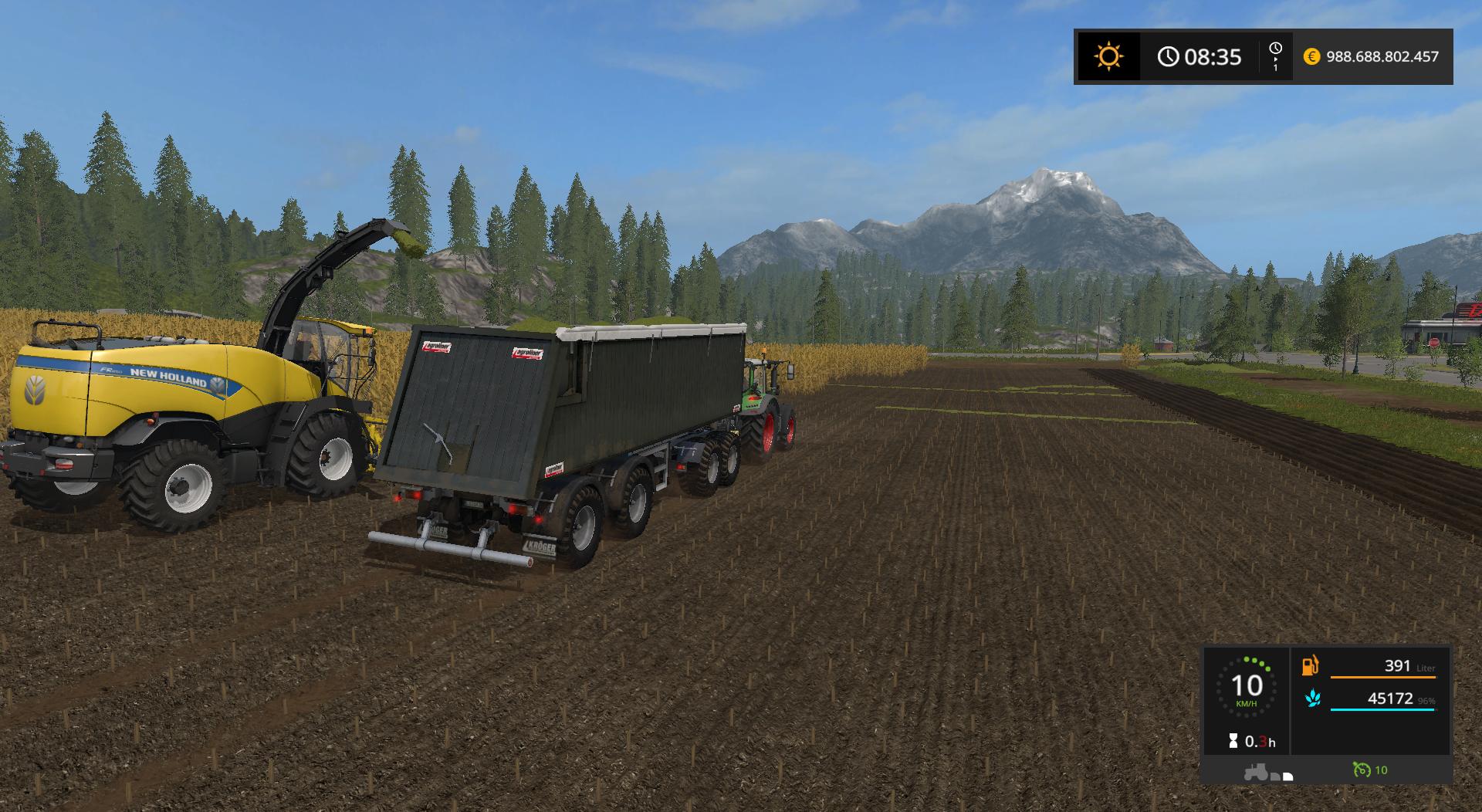Toggle the green cruise control icon
1482x812 pixels.
1362,770
